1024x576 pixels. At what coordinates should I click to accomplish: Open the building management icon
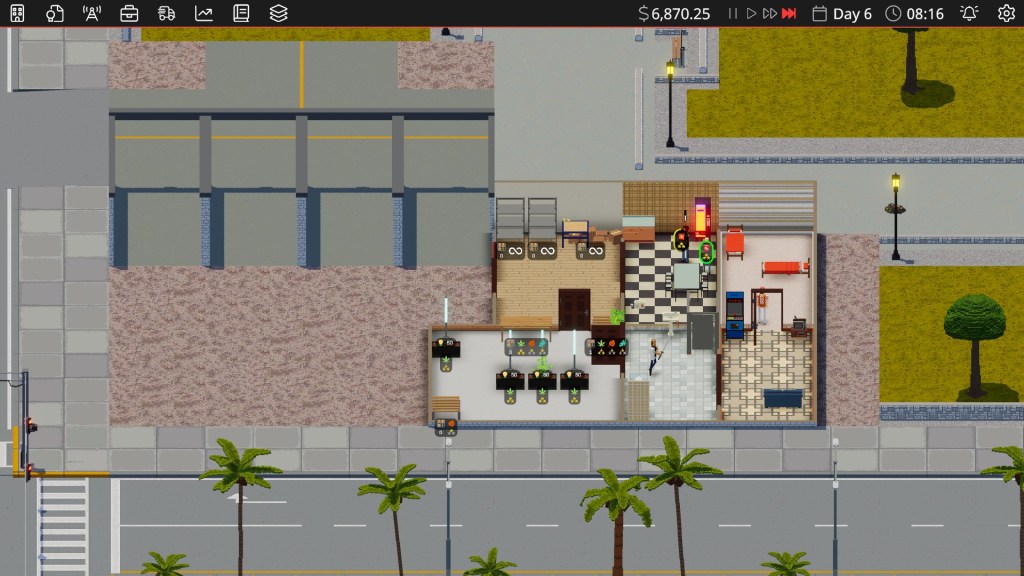19,13
